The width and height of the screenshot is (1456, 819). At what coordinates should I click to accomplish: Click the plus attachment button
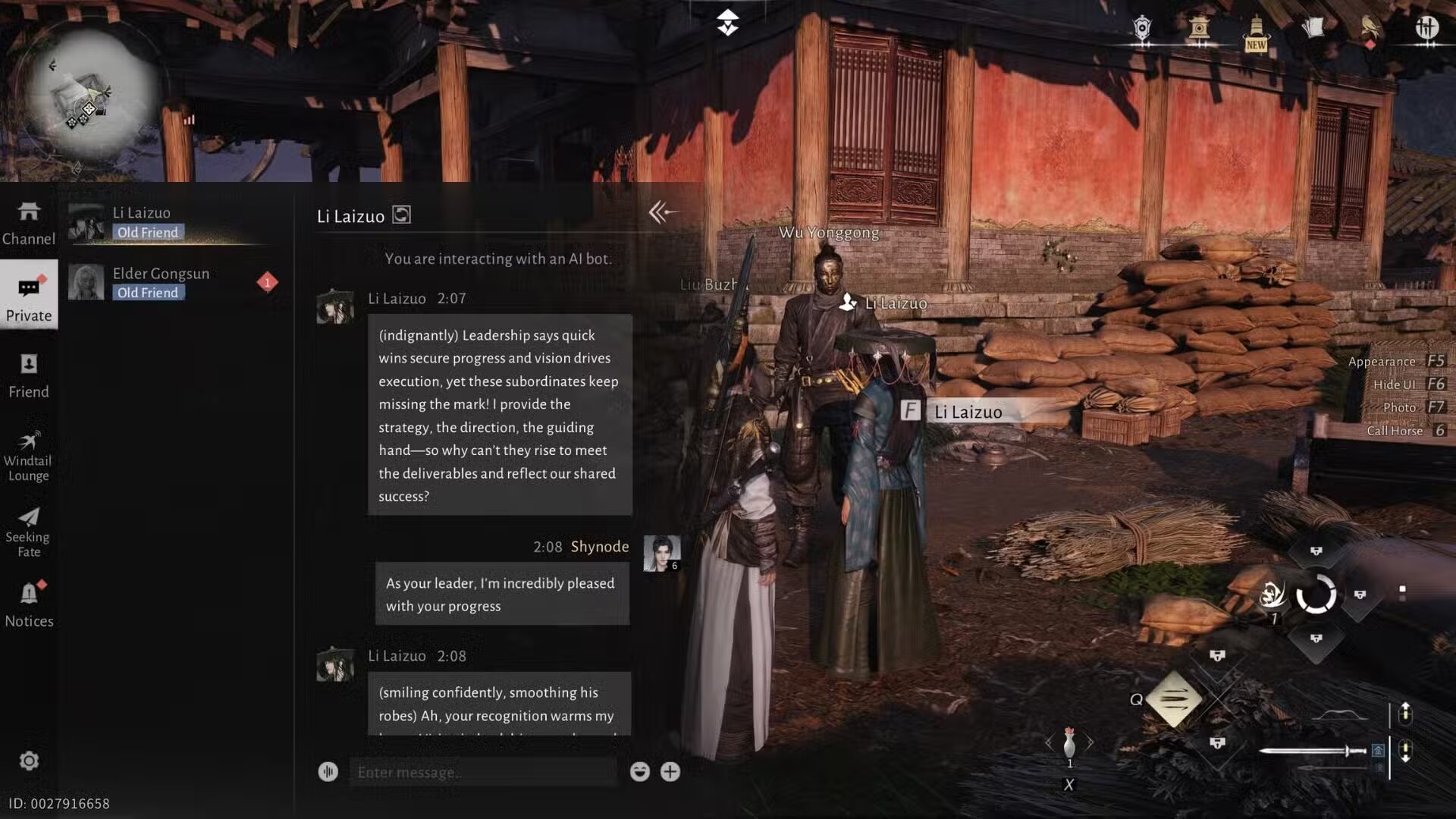pos(670,772)
